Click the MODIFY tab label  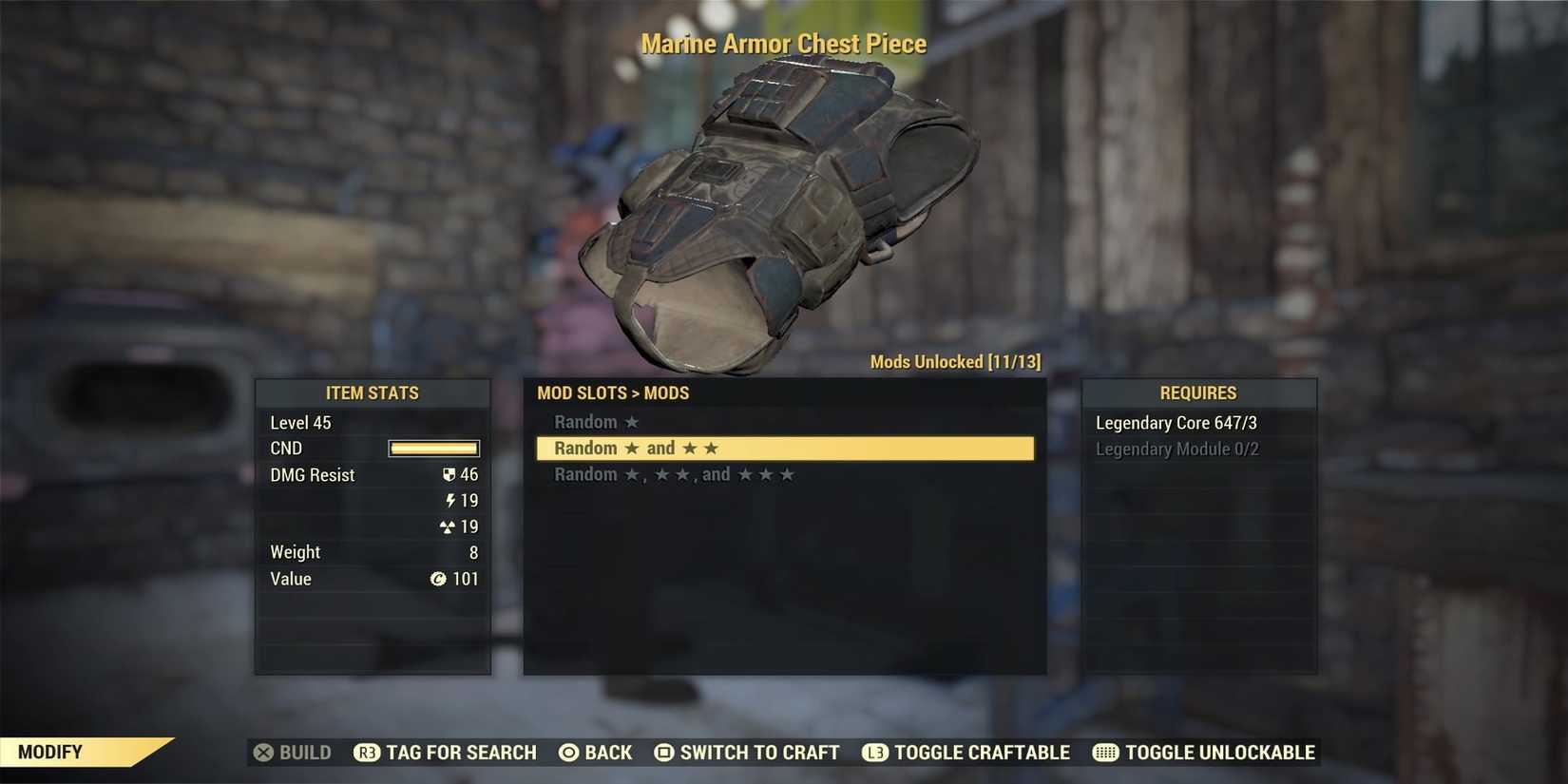(52, 751)
